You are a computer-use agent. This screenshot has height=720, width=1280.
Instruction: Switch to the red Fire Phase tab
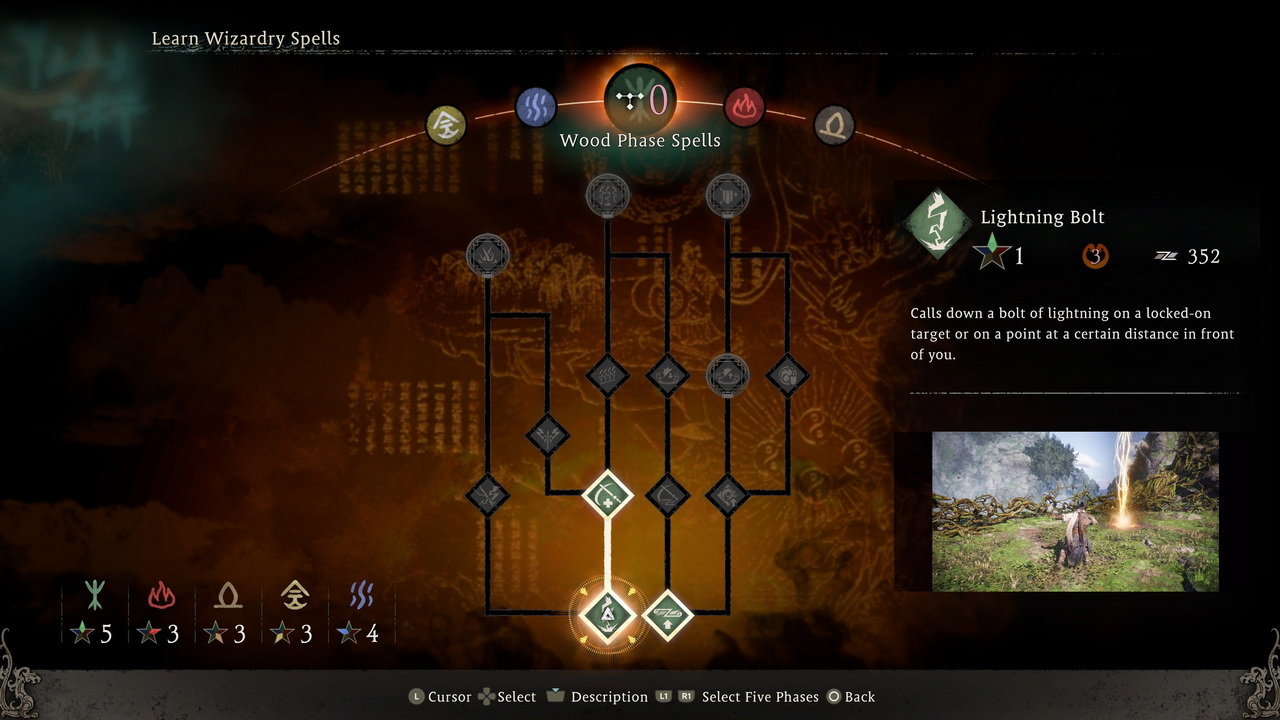click(x=744, y=106)
